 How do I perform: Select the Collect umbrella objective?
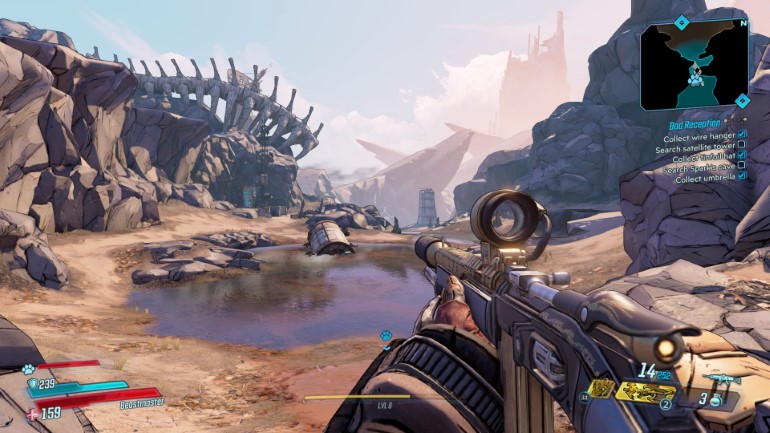pyautogui.click(x=704, y=179)
